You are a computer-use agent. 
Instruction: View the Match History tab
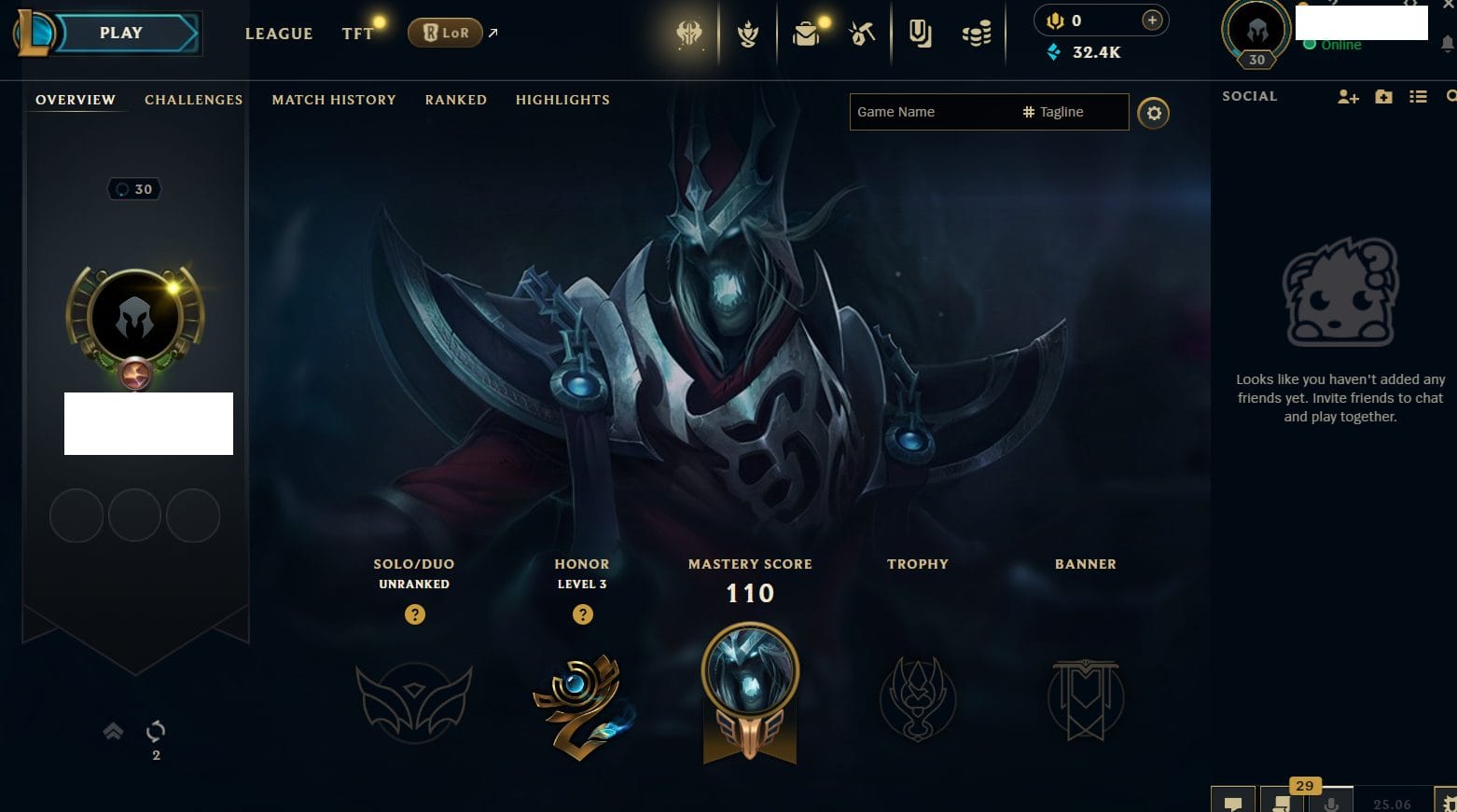click(x=334, y=100)
